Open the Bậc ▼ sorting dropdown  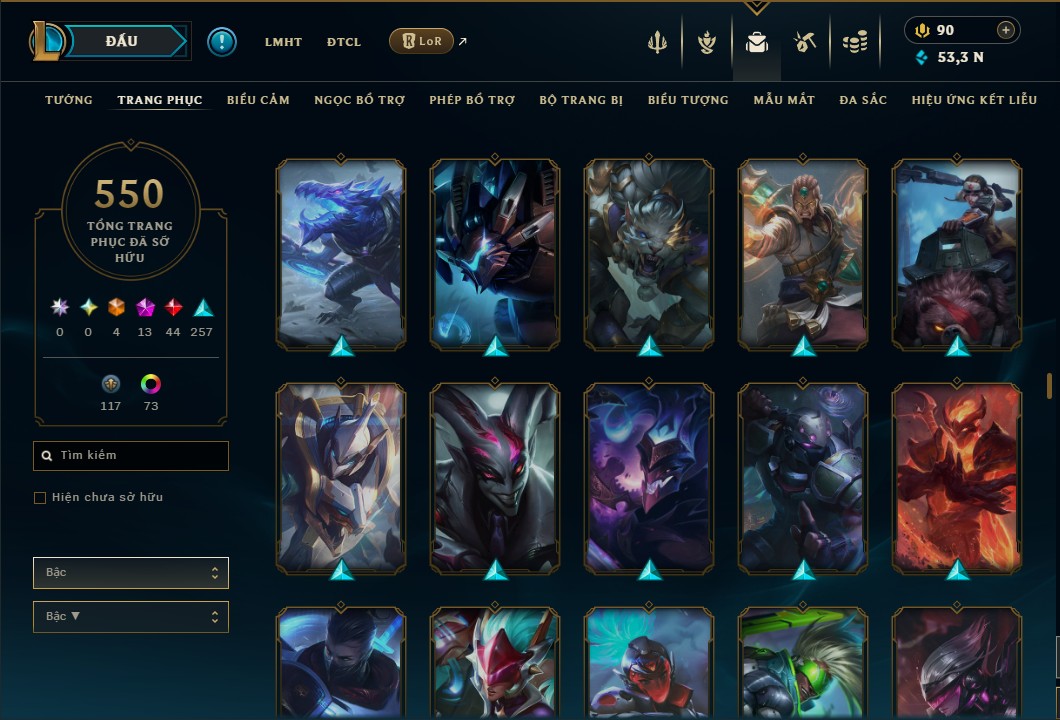coord(131,617)
